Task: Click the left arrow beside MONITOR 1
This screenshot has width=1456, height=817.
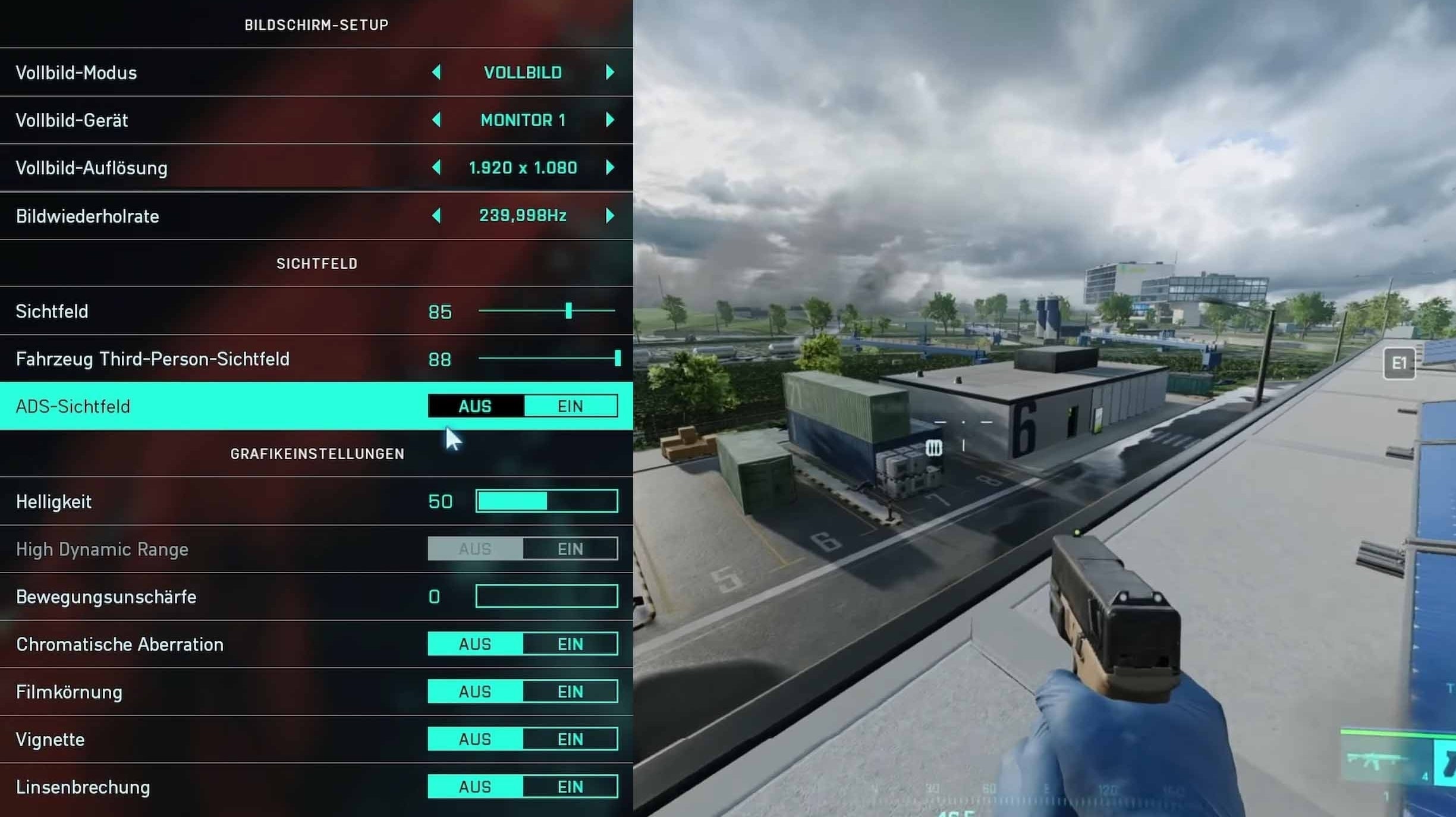Action: 437,120
